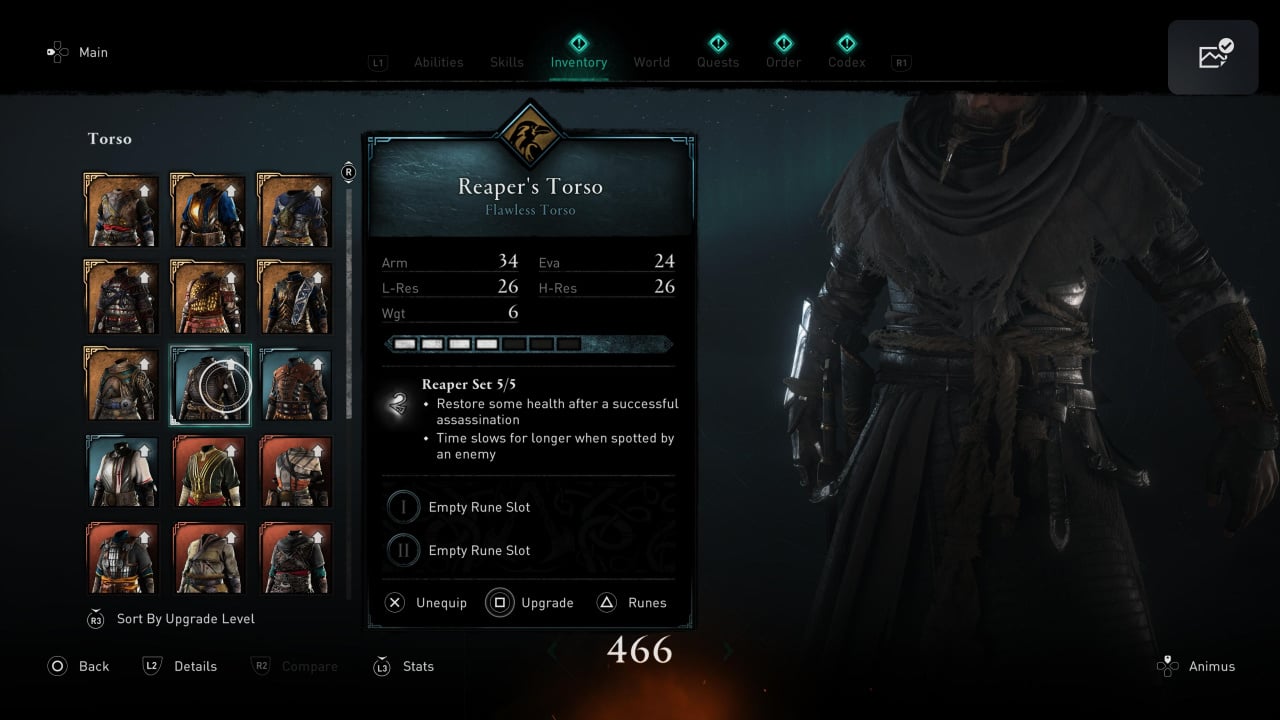The width and height of the screenshot is (1280, 720).
Task: Choose the plate torso with orange sash
Action: point(121,558)
